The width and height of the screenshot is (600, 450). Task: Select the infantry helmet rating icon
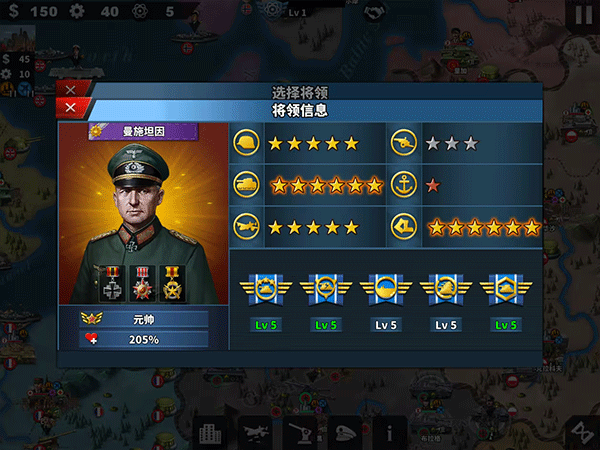point(246,143)
